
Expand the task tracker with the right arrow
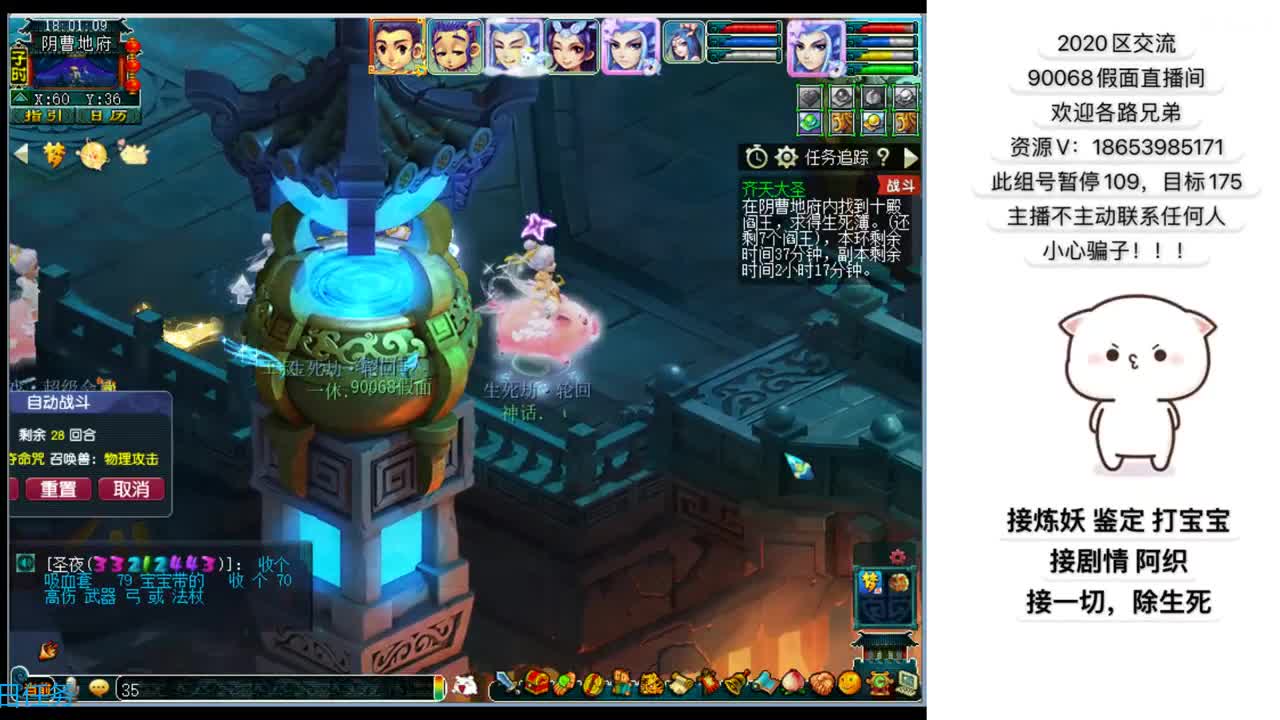(911, 157)
